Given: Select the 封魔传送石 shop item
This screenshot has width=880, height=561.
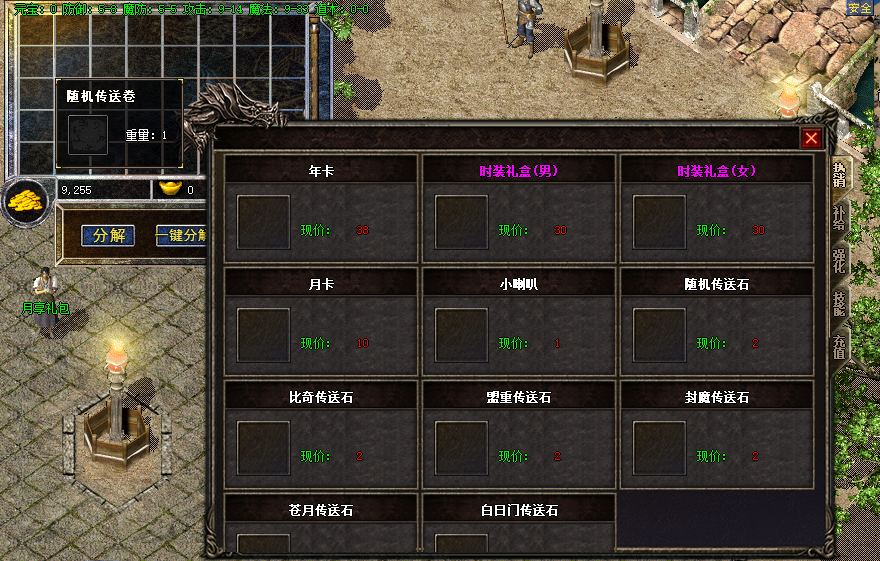Looking at the screenshot, I should 660,448.
